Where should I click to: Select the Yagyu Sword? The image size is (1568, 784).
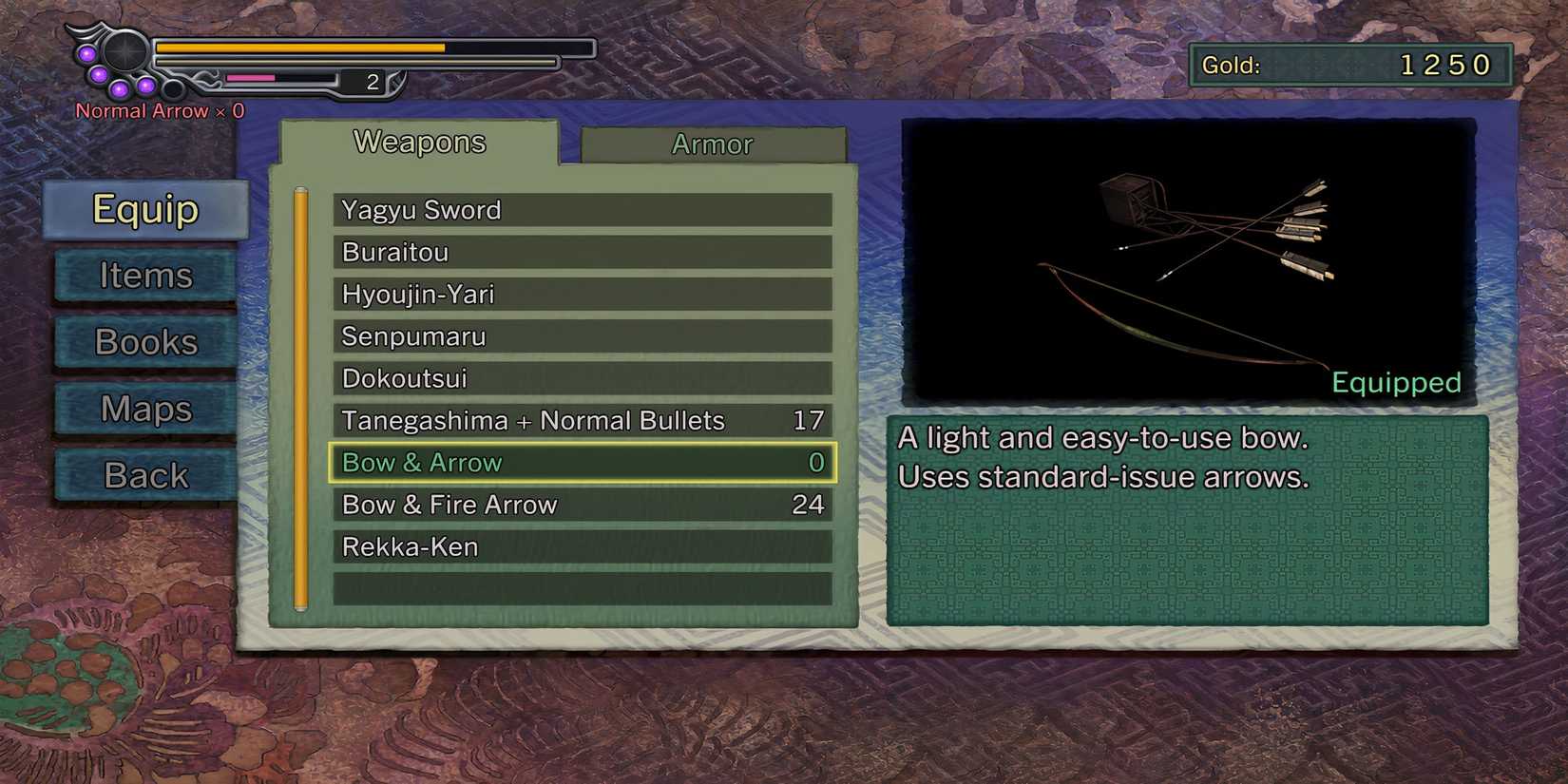click(x=580, y=210)
